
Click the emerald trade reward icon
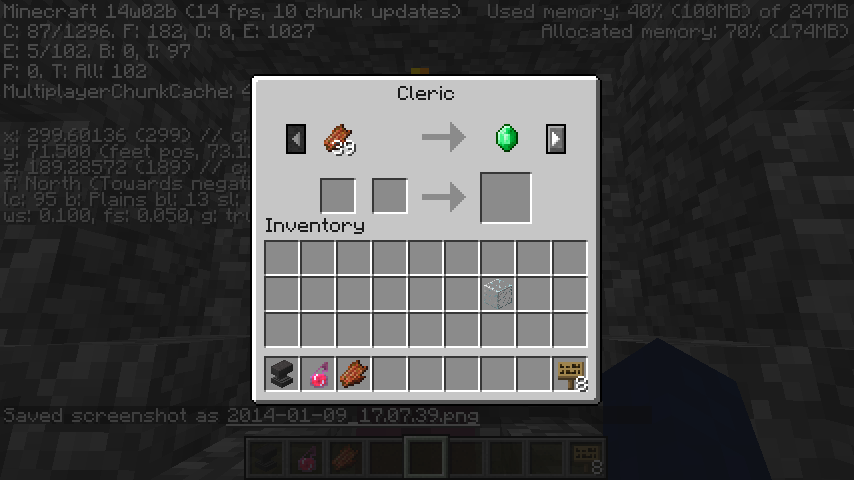point(507,138)
